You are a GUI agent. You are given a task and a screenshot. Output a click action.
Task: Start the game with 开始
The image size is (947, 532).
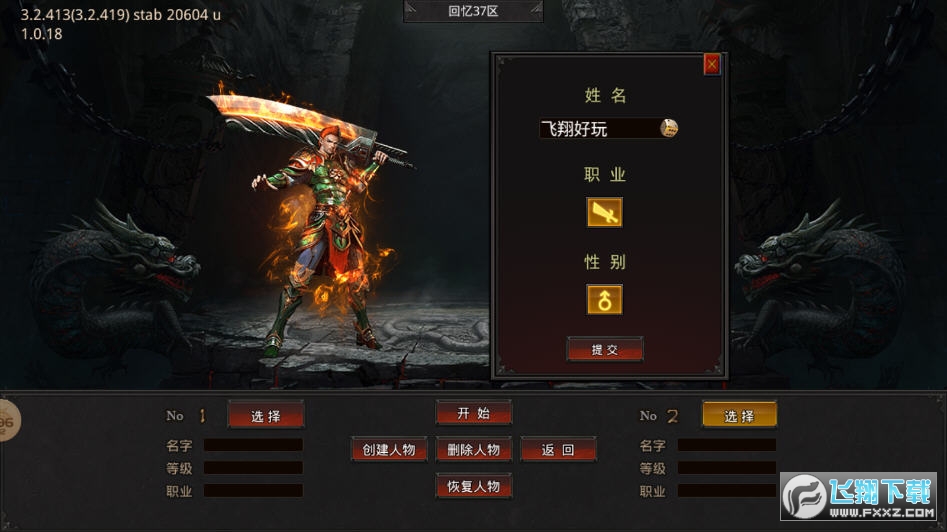(x=473, y=413)
